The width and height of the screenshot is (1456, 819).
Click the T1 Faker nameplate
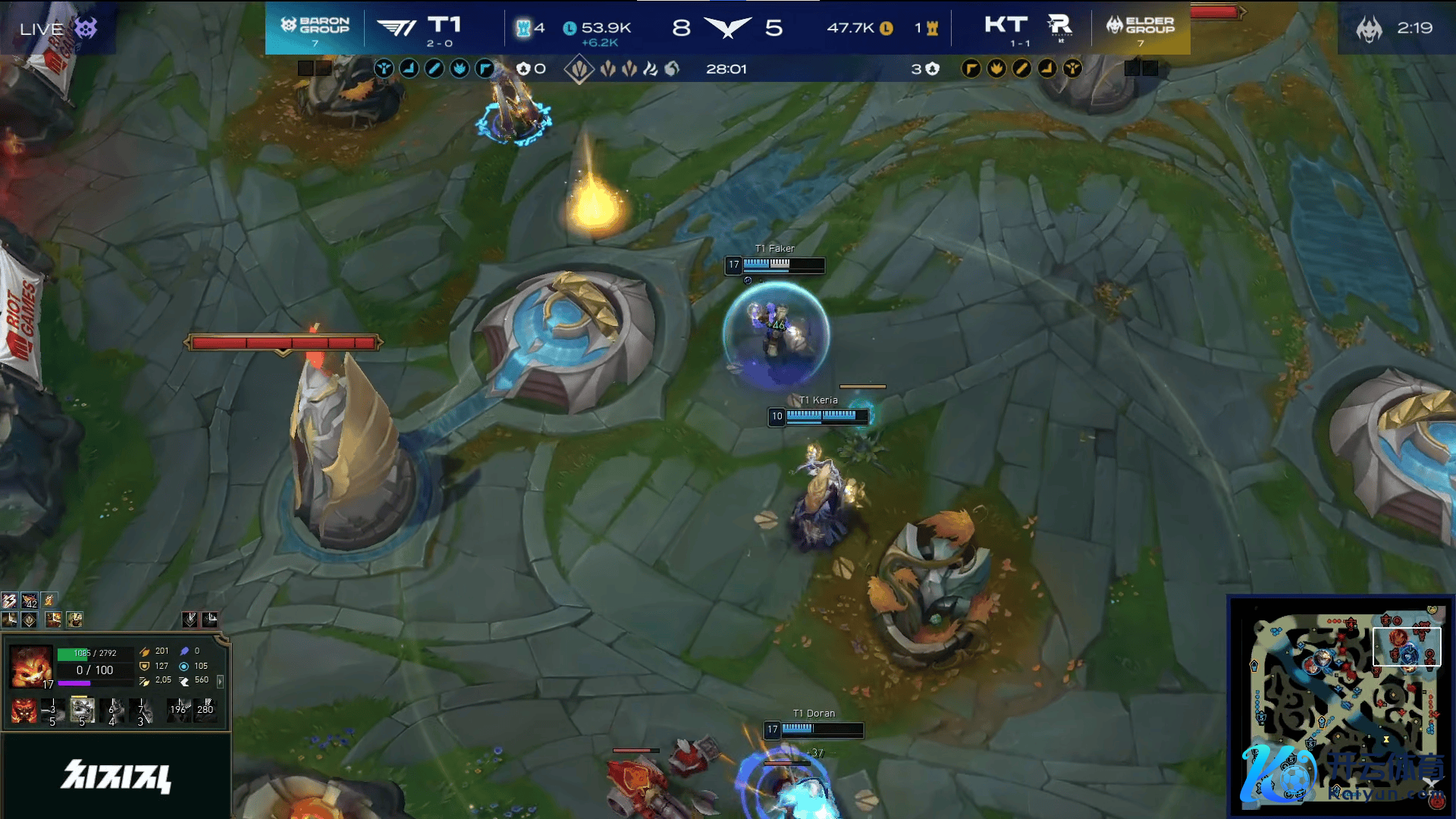775,249
